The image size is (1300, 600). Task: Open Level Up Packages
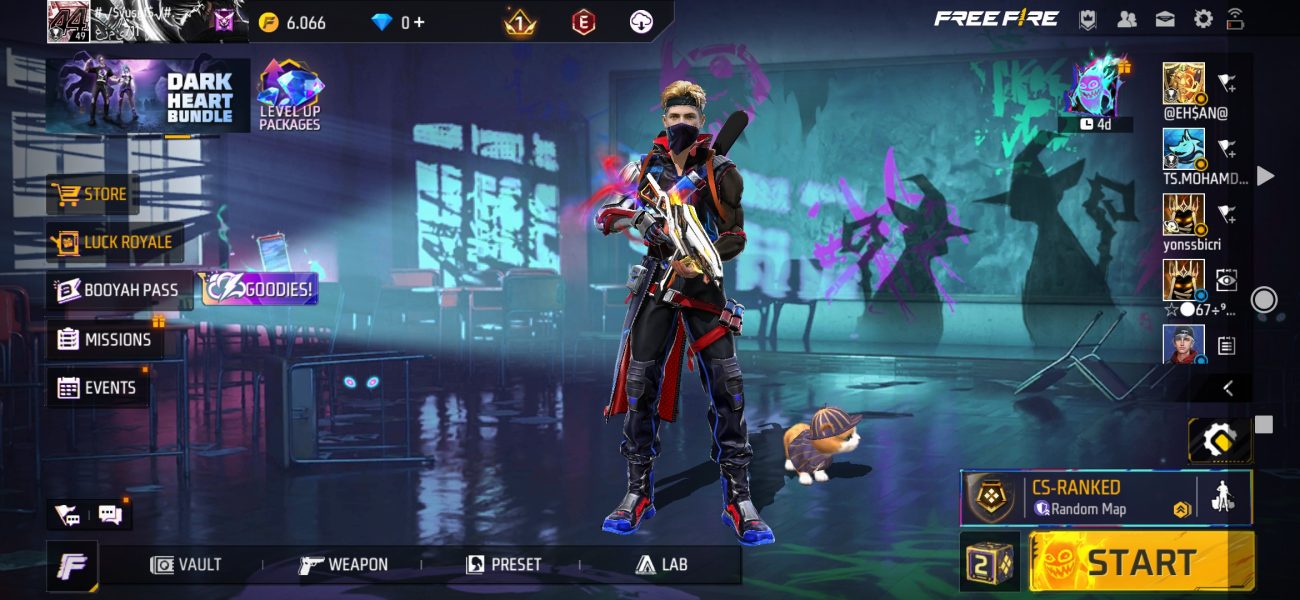(289, 97)
